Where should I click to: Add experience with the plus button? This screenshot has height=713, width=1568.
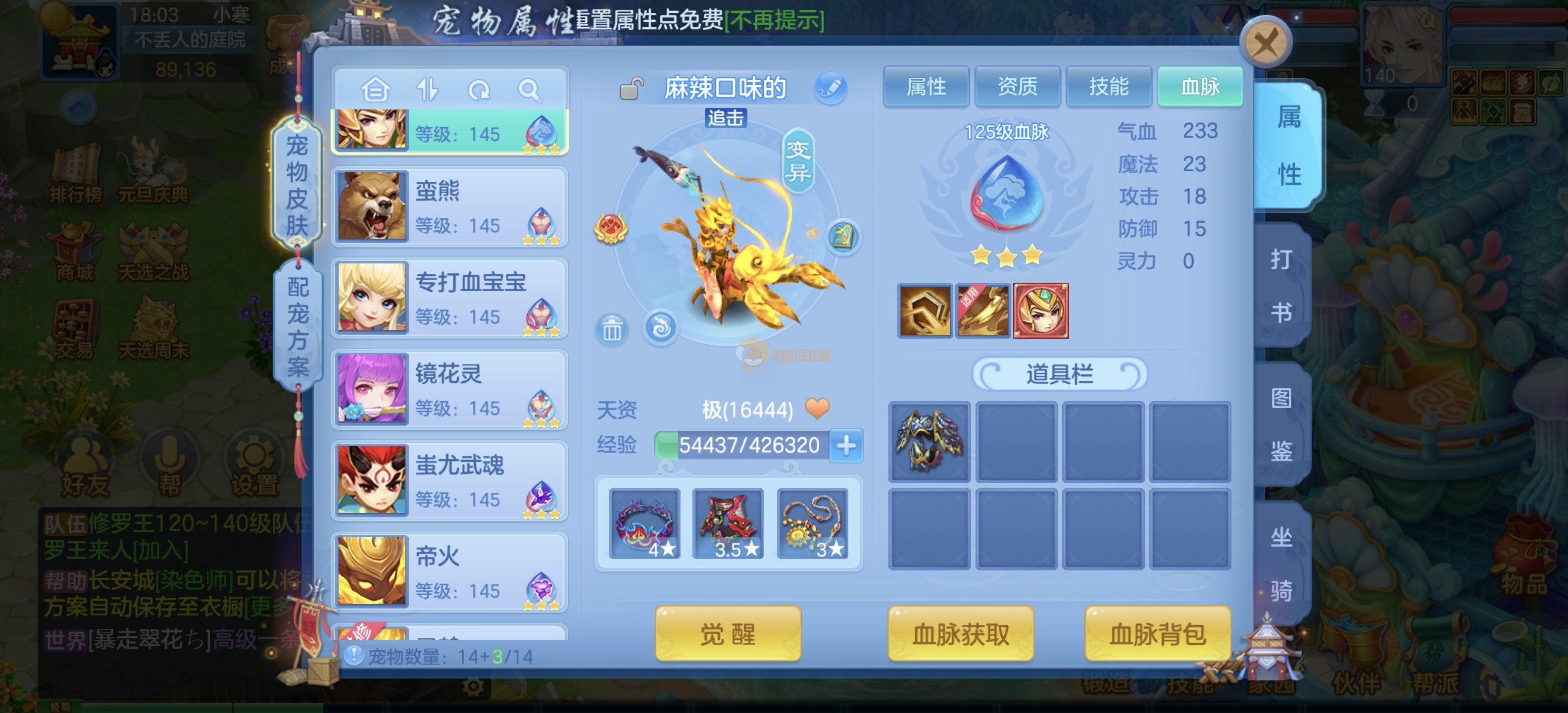pos(846,446)
